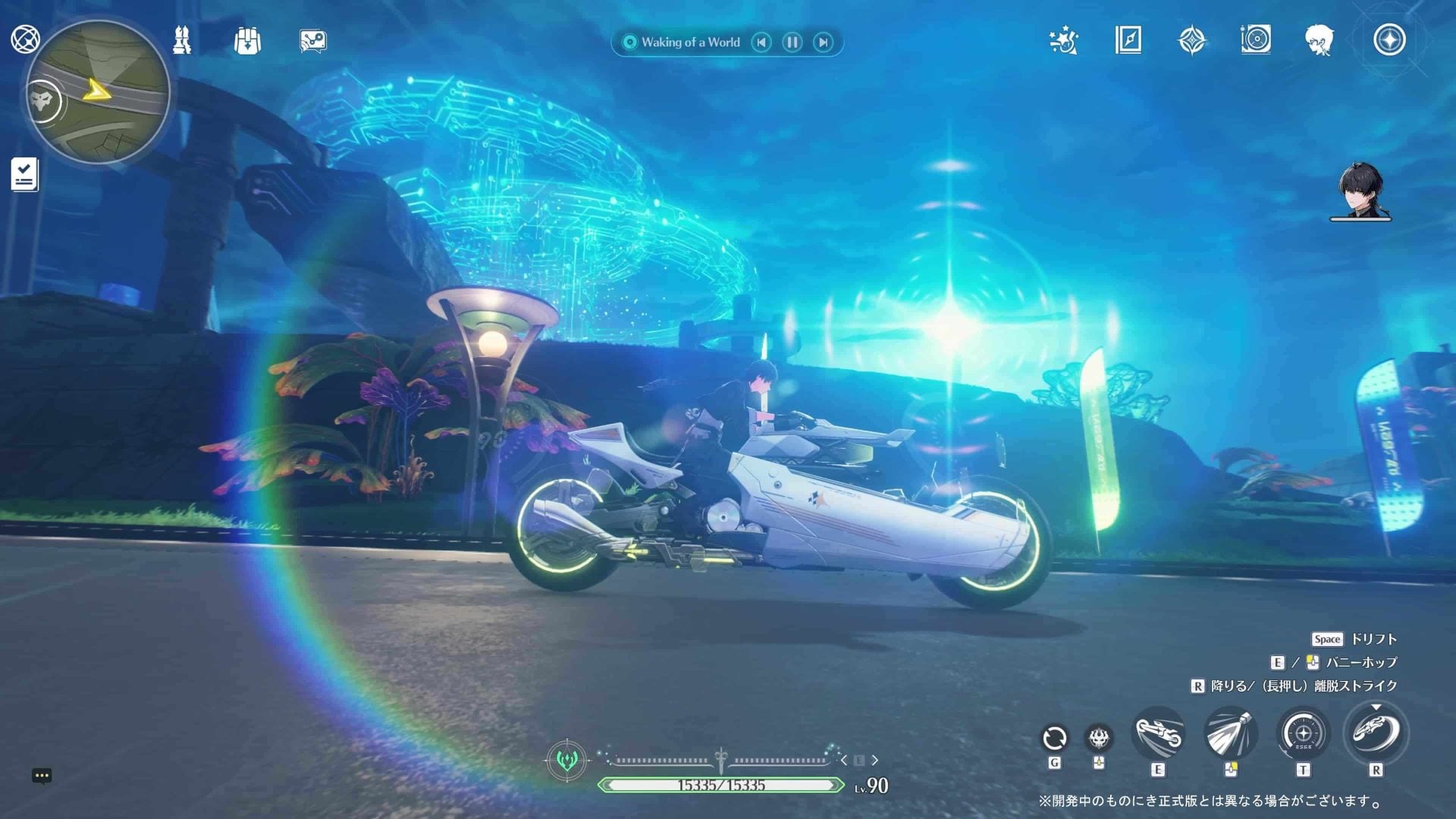The image size is (1456, 819).
Task: Pause the song Waking of a World
Action: click(x=792, y=42)
